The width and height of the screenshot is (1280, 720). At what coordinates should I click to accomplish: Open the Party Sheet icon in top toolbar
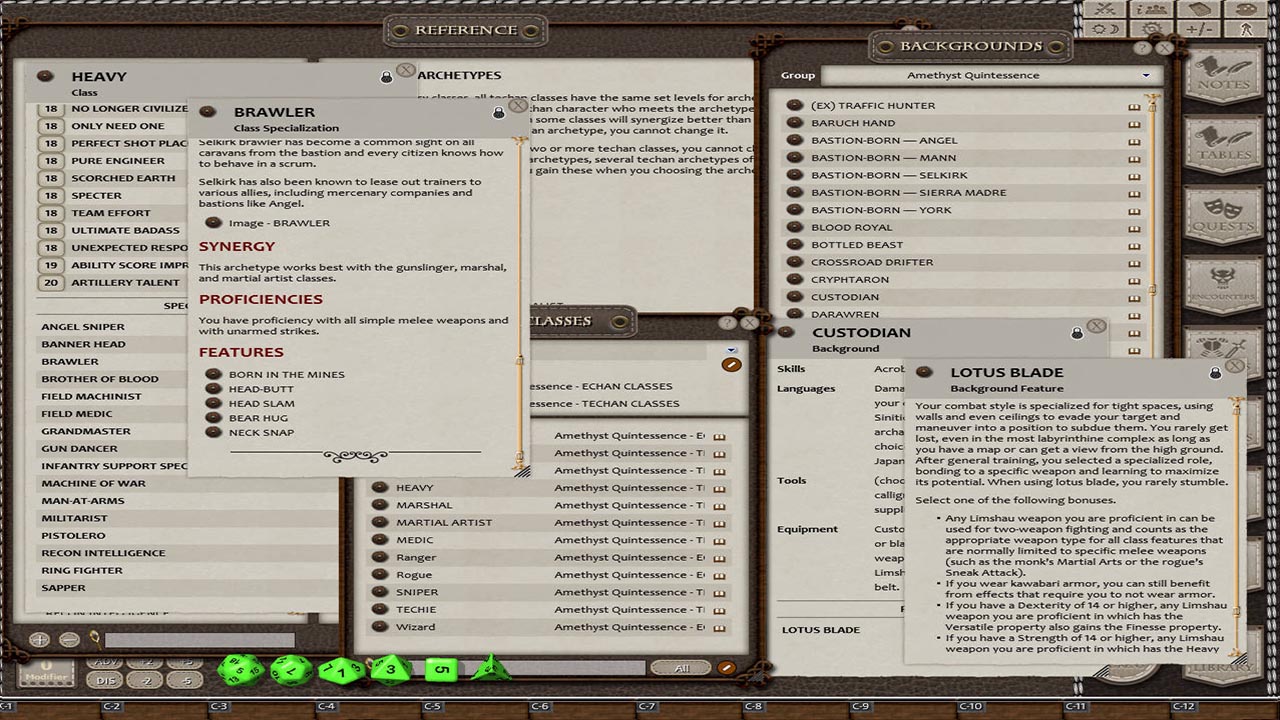(1152, 9)
